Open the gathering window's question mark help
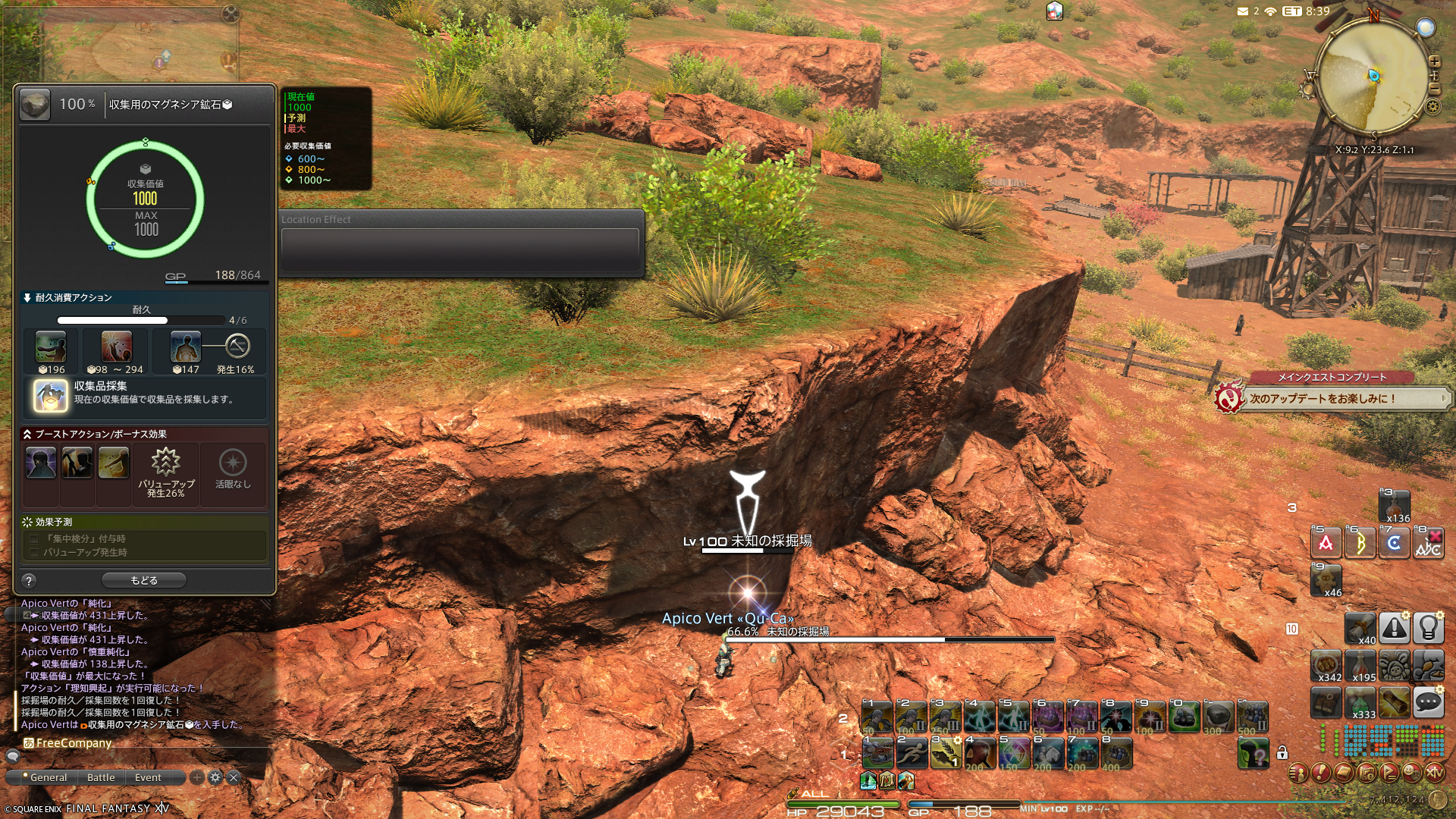 pos(29,581)
